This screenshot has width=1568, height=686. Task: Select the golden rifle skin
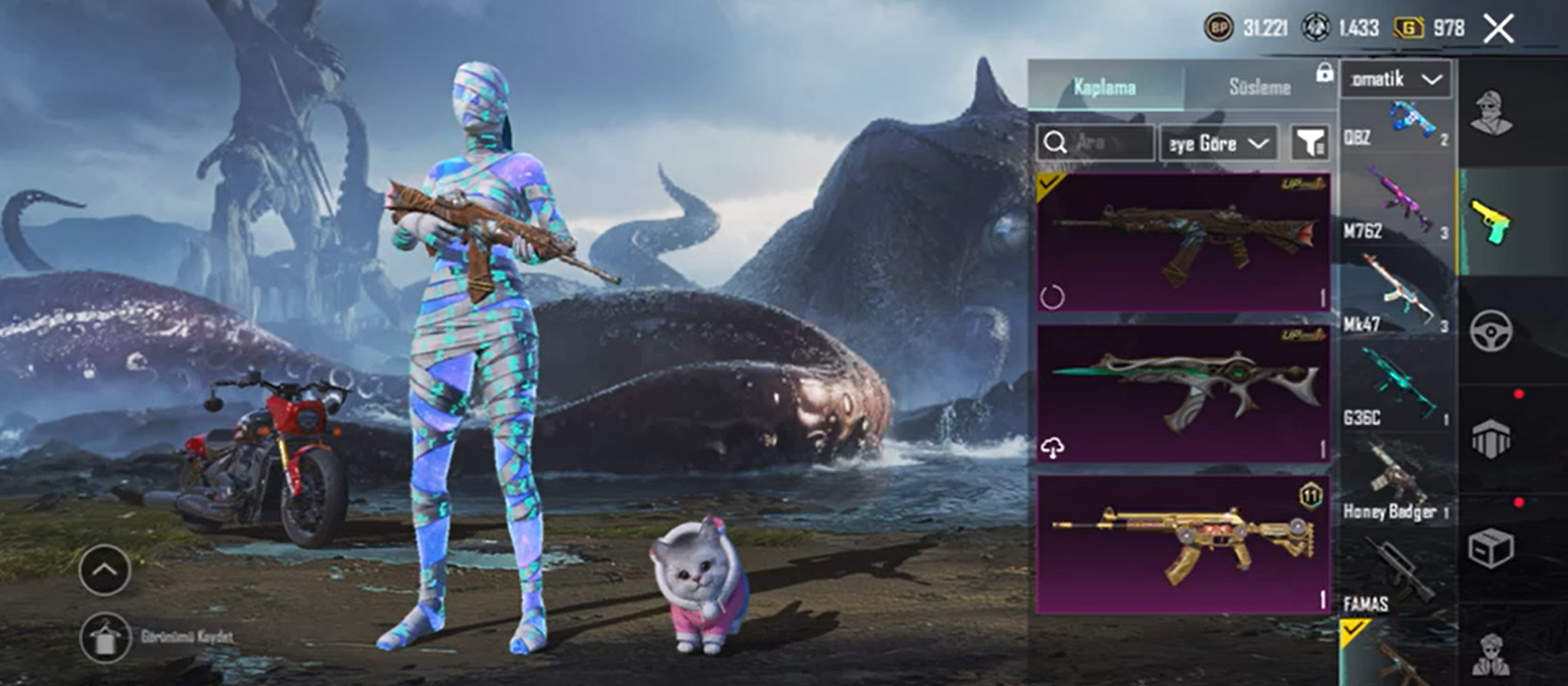(1182, 544)
